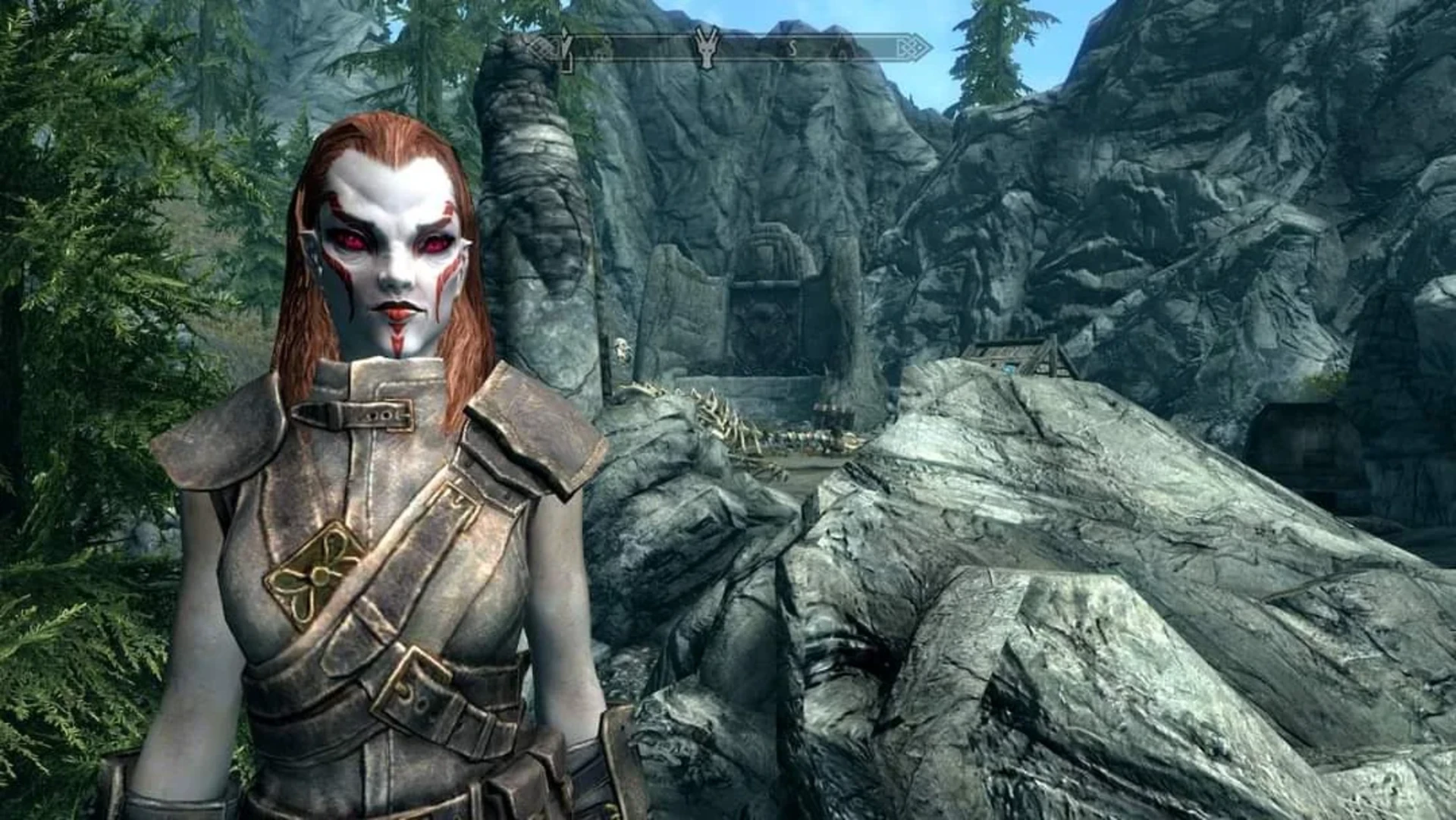Select the quest arrow marker on the compass
Screen dimensions: 1456x820
tap(566, 47)
